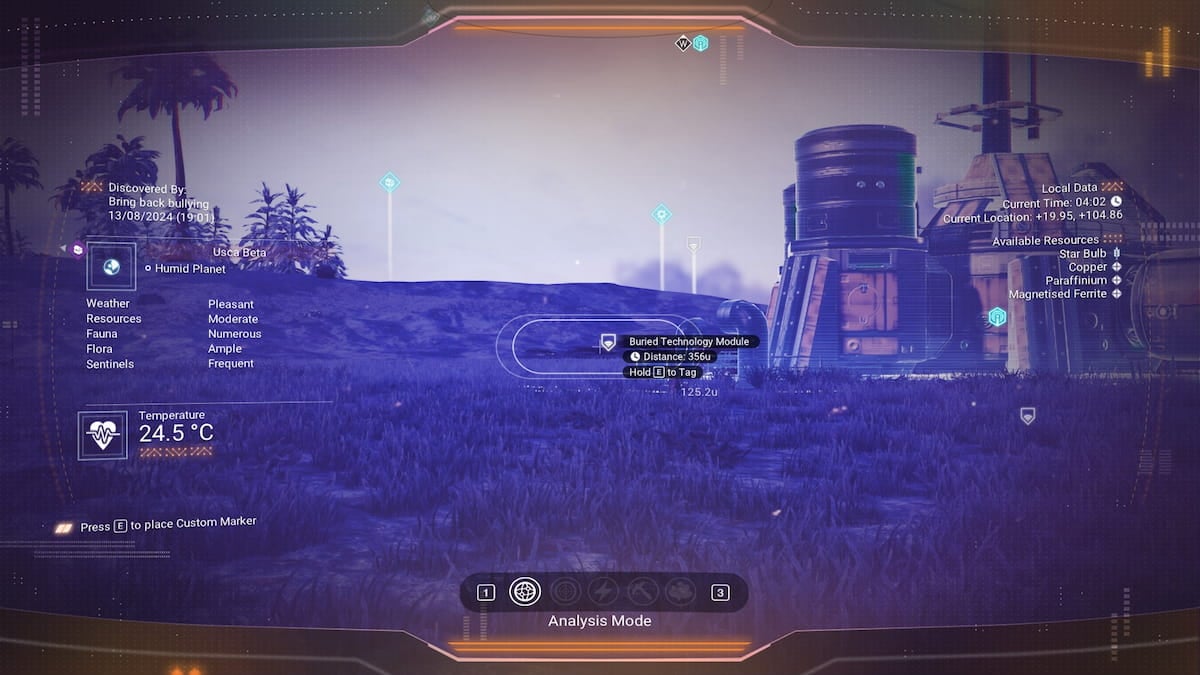Screen dimensions: 1200x675
Task: Tag the Buried Technology Module marker icon
Action: (608, 343)
